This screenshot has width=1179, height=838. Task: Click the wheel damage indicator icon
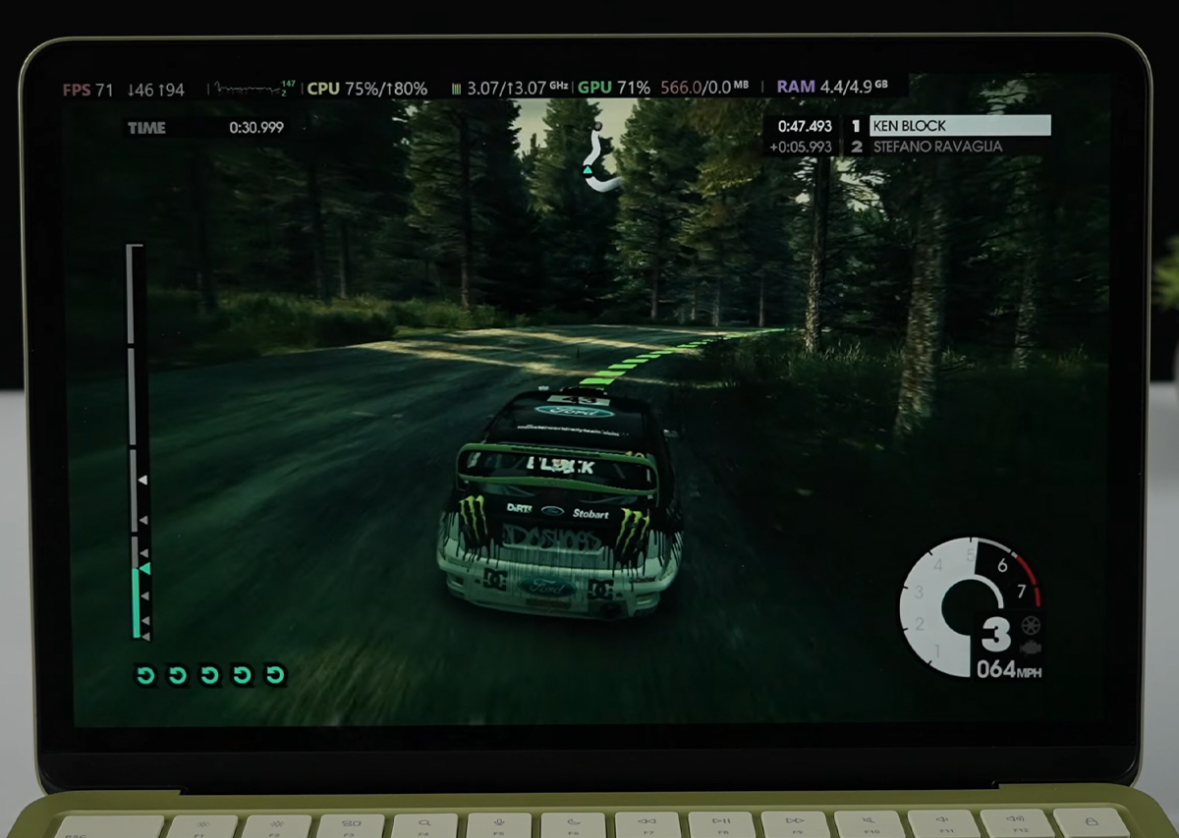coord(1030,626)
